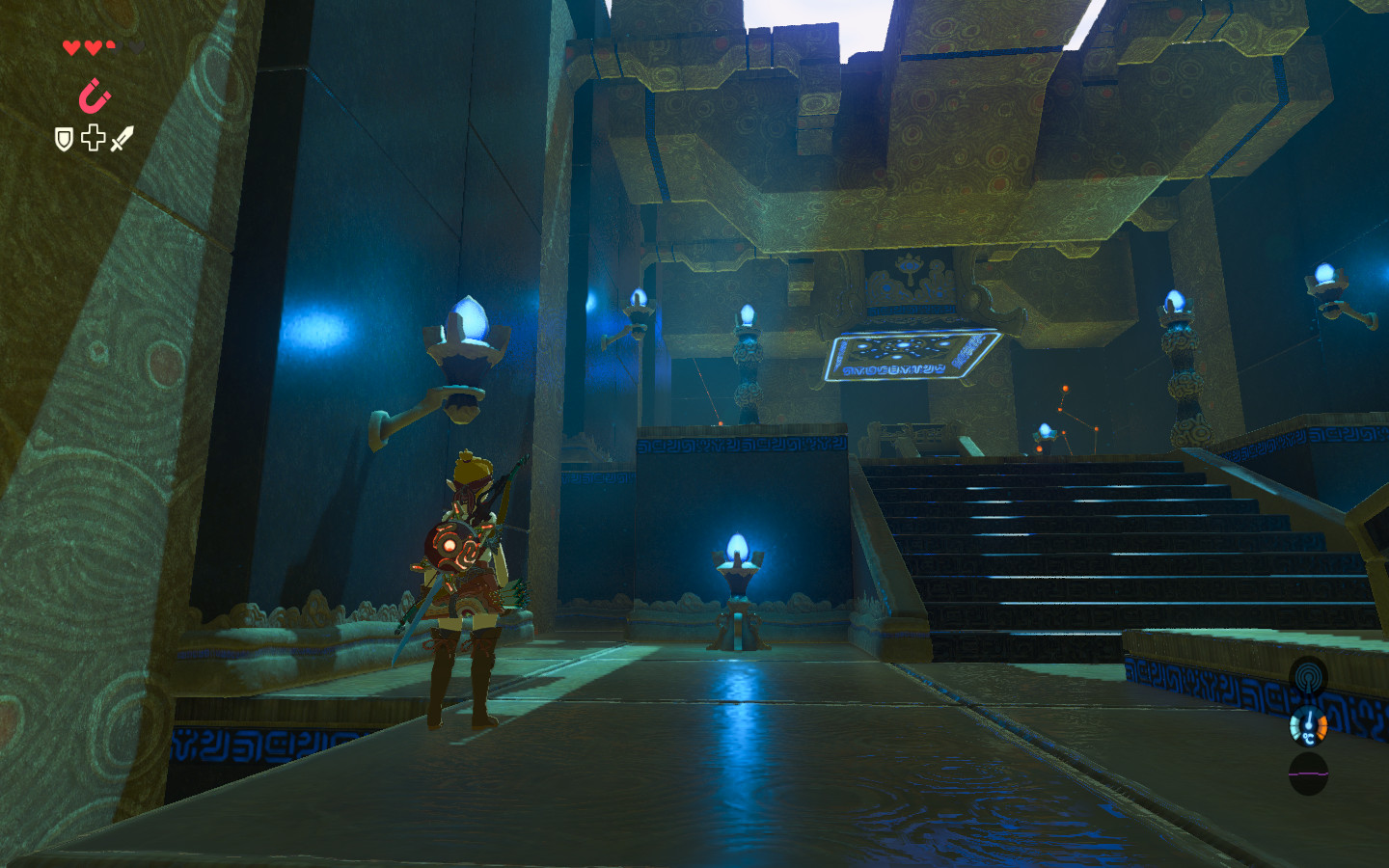The height and width of the screenshot is (868, 1389).
Task: Expand the glowing Sheikah signboard above the stairs
Action: (x=912, y=357)
